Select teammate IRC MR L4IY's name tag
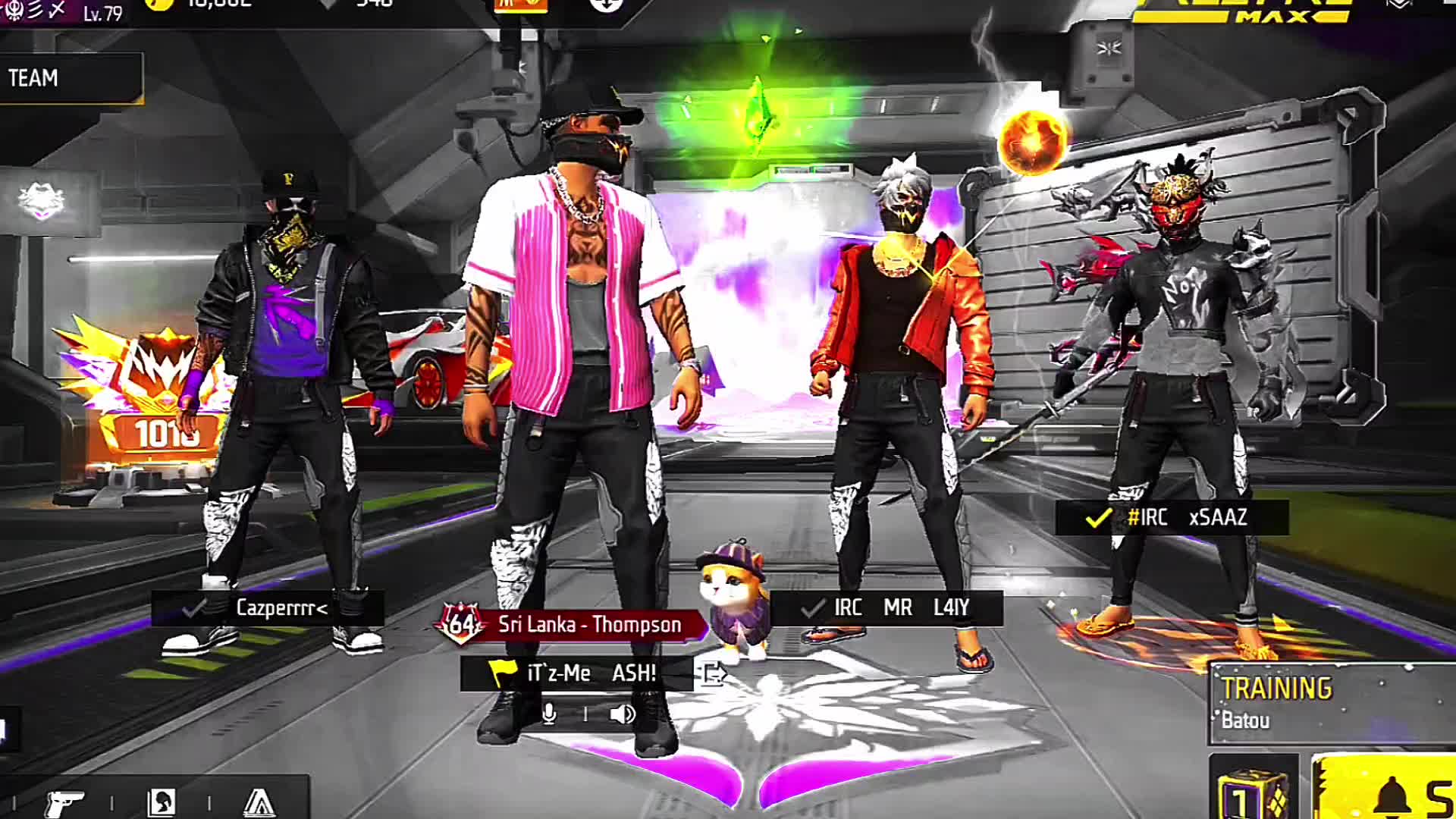The height and width of the screenshot is (819, 1456). coord(887,608)
